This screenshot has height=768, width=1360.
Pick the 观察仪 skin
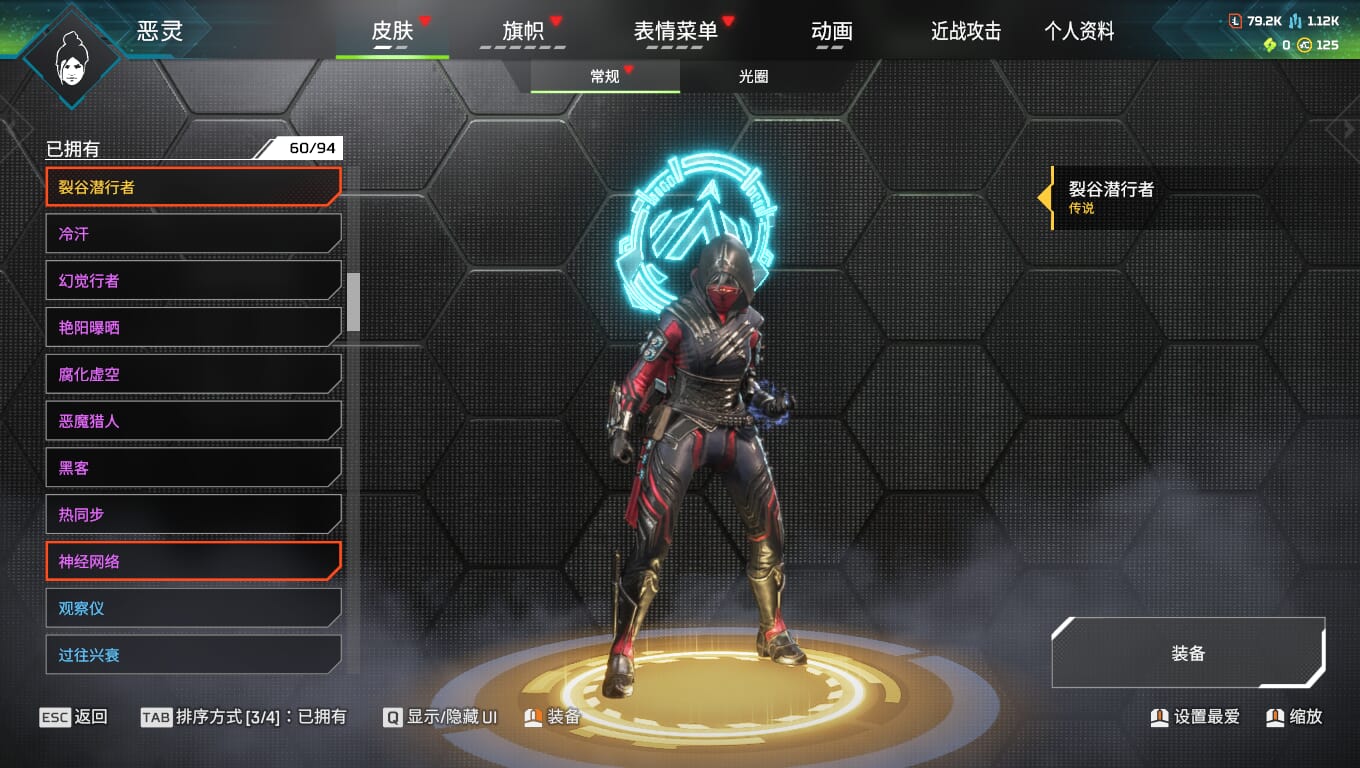193,608
